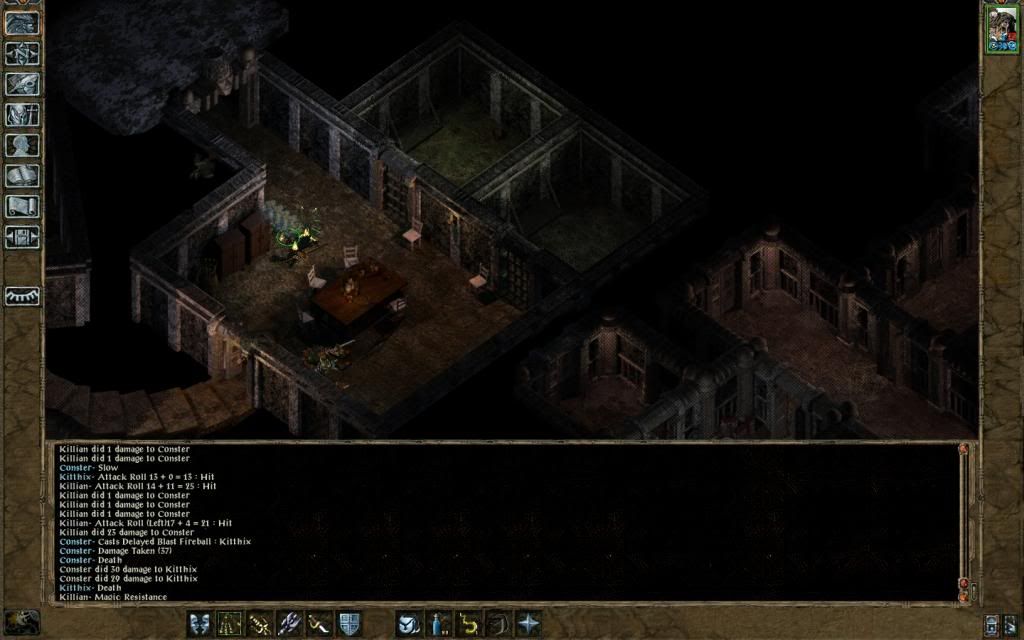
Task: Open the area map
Action: [x=22, y=53]
